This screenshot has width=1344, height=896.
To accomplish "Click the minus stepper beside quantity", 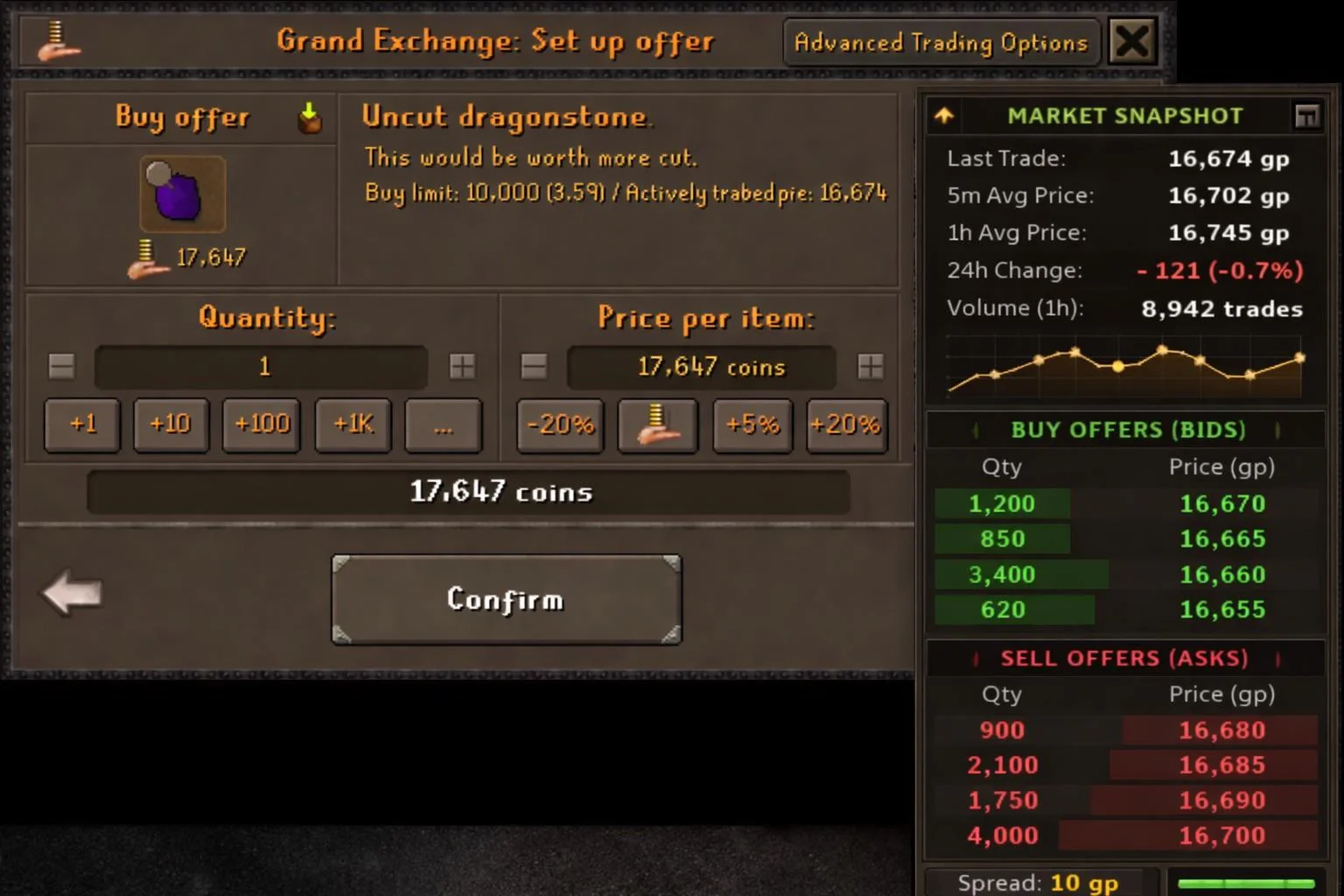I will pos(60,367).
